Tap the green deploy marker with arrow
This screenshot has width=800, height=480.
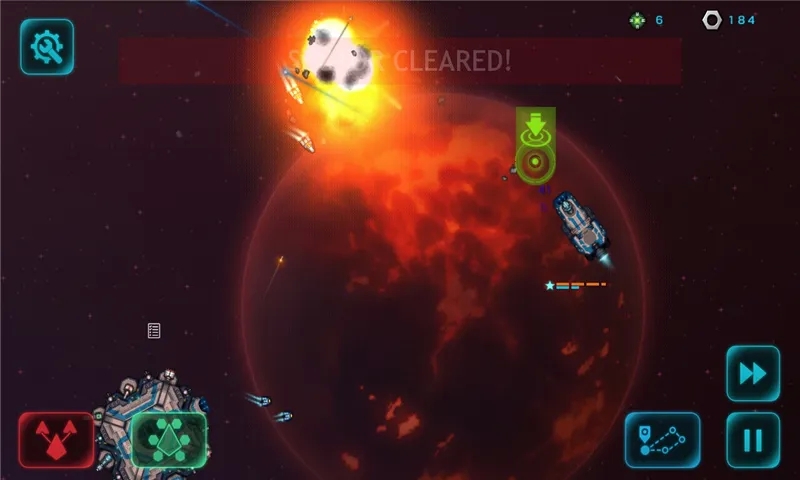pos(536,145)
